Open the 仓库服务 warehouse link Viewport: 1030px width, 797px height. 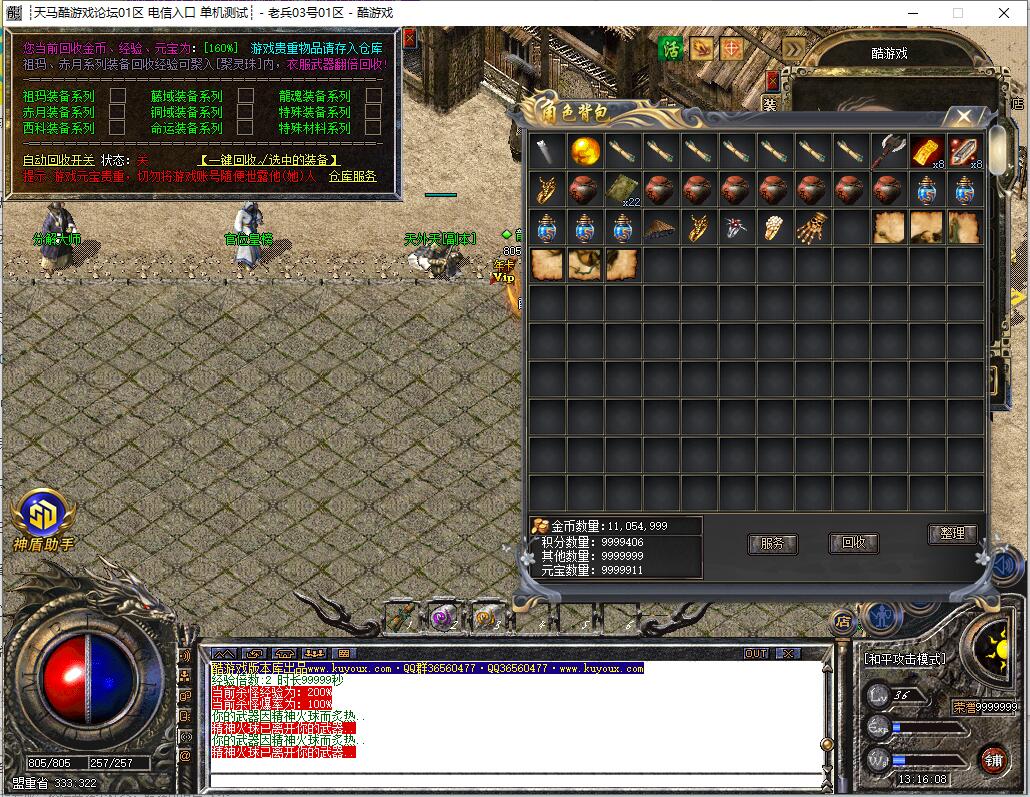pyautogui.click(x=352, y=176)
